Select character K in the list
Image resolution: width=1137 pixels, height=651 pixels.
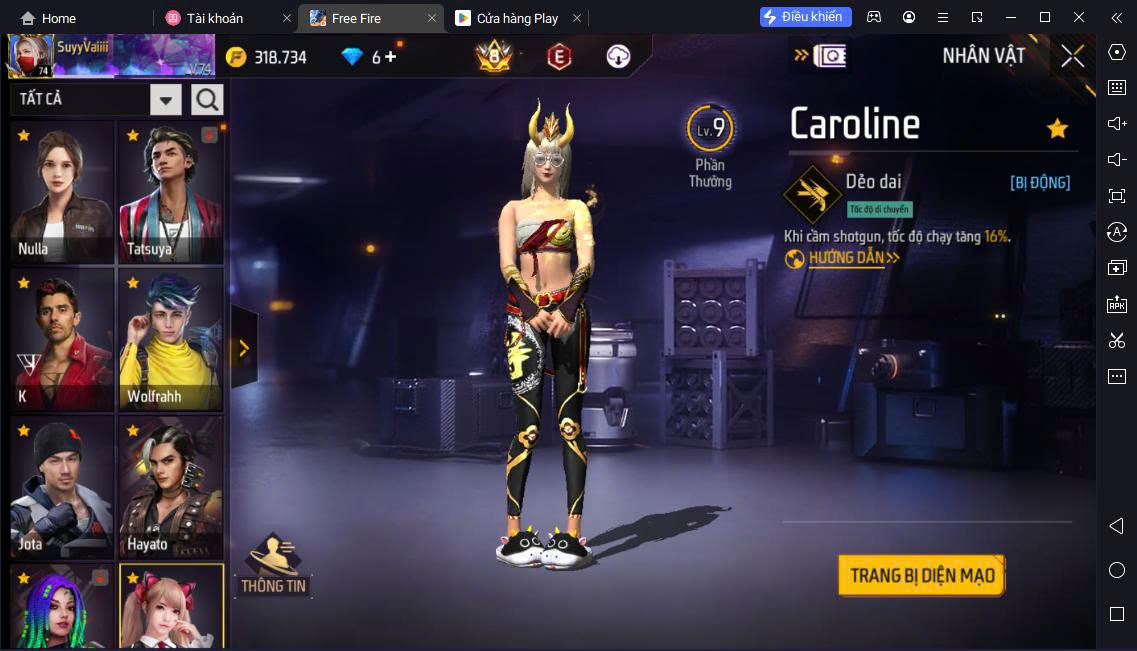(x=62, y=339)
